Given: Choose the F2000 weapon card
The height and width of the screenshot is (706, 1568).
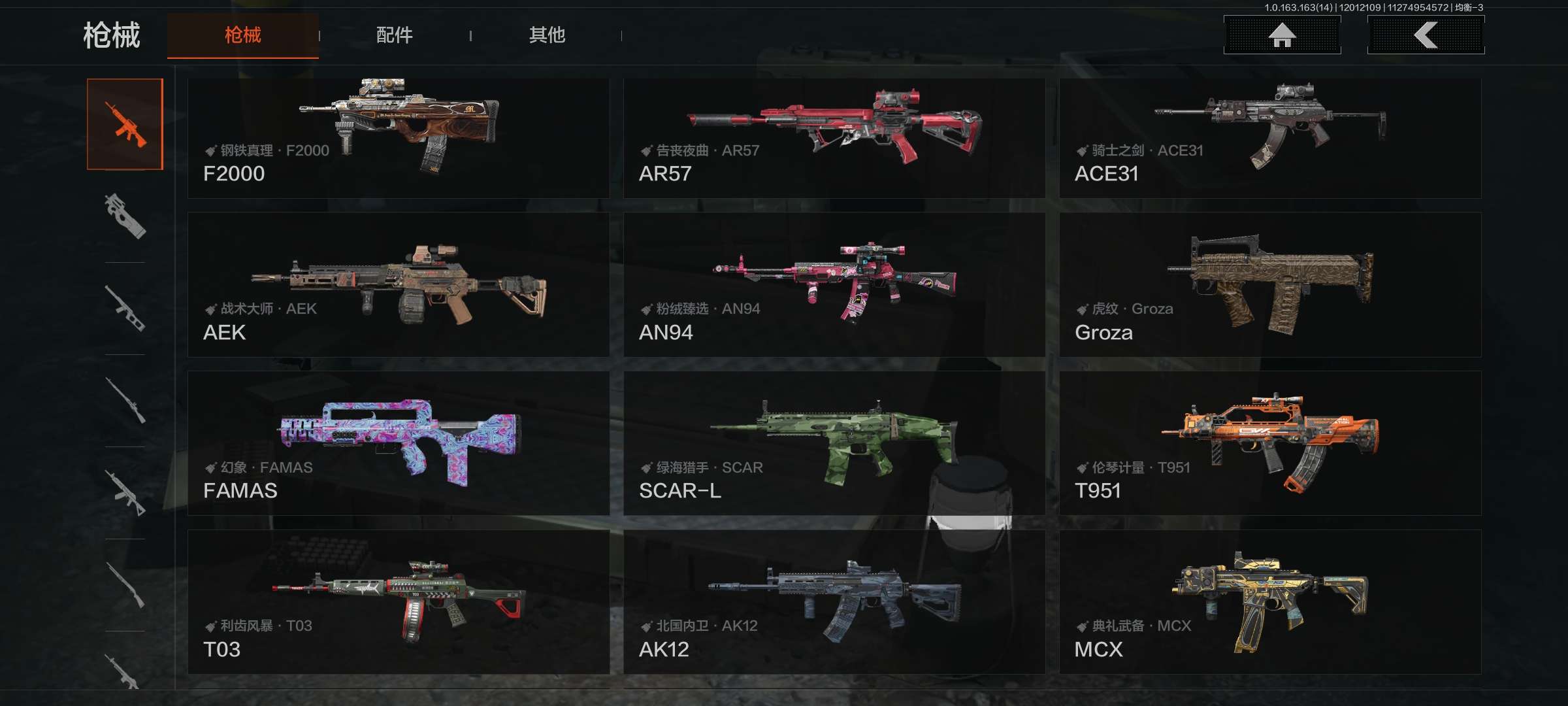Looking at the screenshot, I should [398, 138].
